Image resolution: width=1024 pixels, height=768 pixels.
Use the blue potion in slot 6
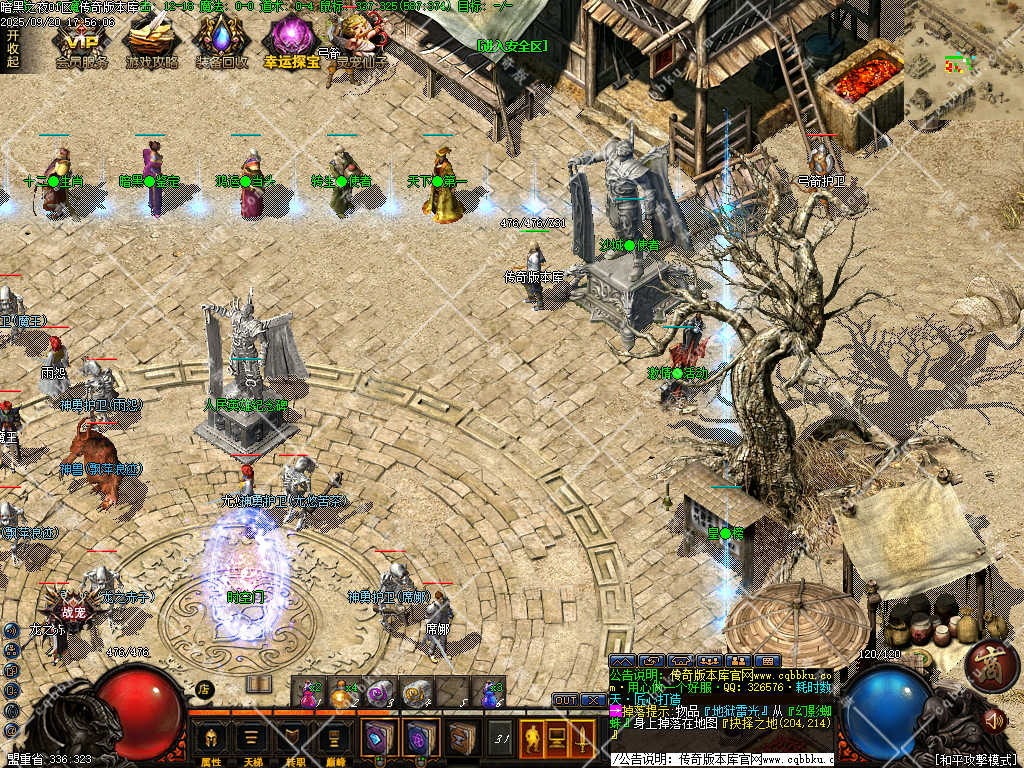[489, 691]
